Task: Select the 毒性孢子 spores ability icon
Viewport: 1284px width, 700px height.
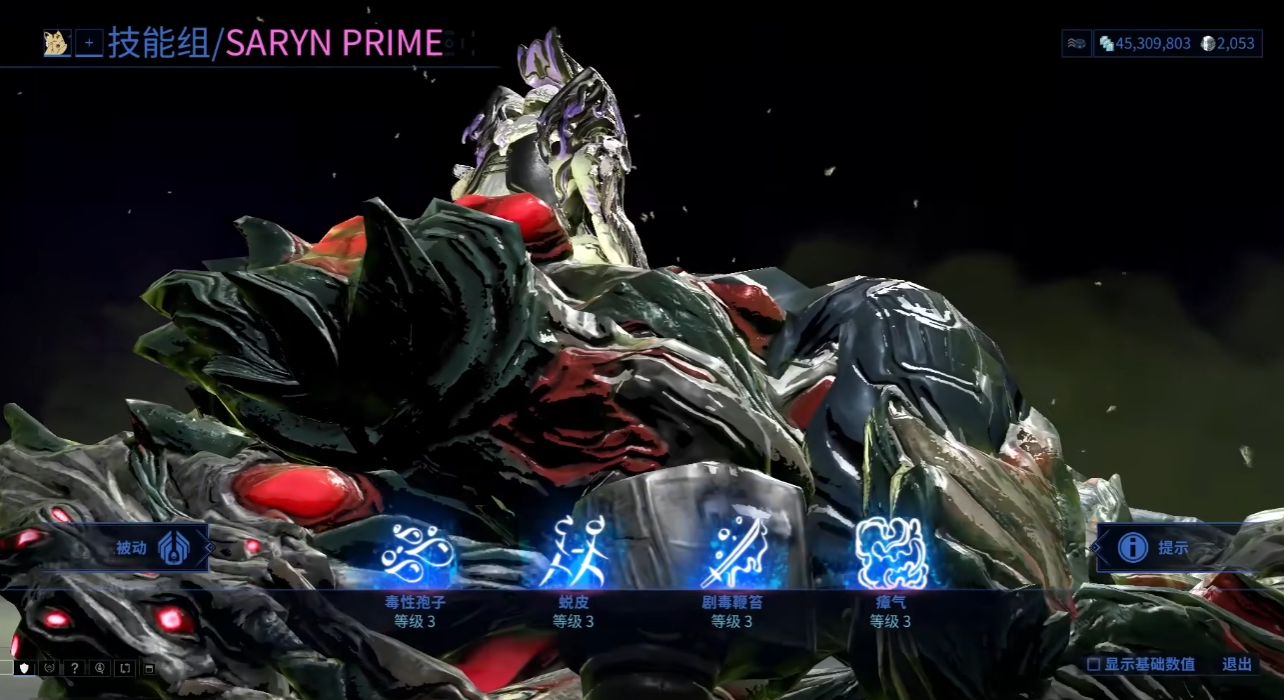Action: 418,554
